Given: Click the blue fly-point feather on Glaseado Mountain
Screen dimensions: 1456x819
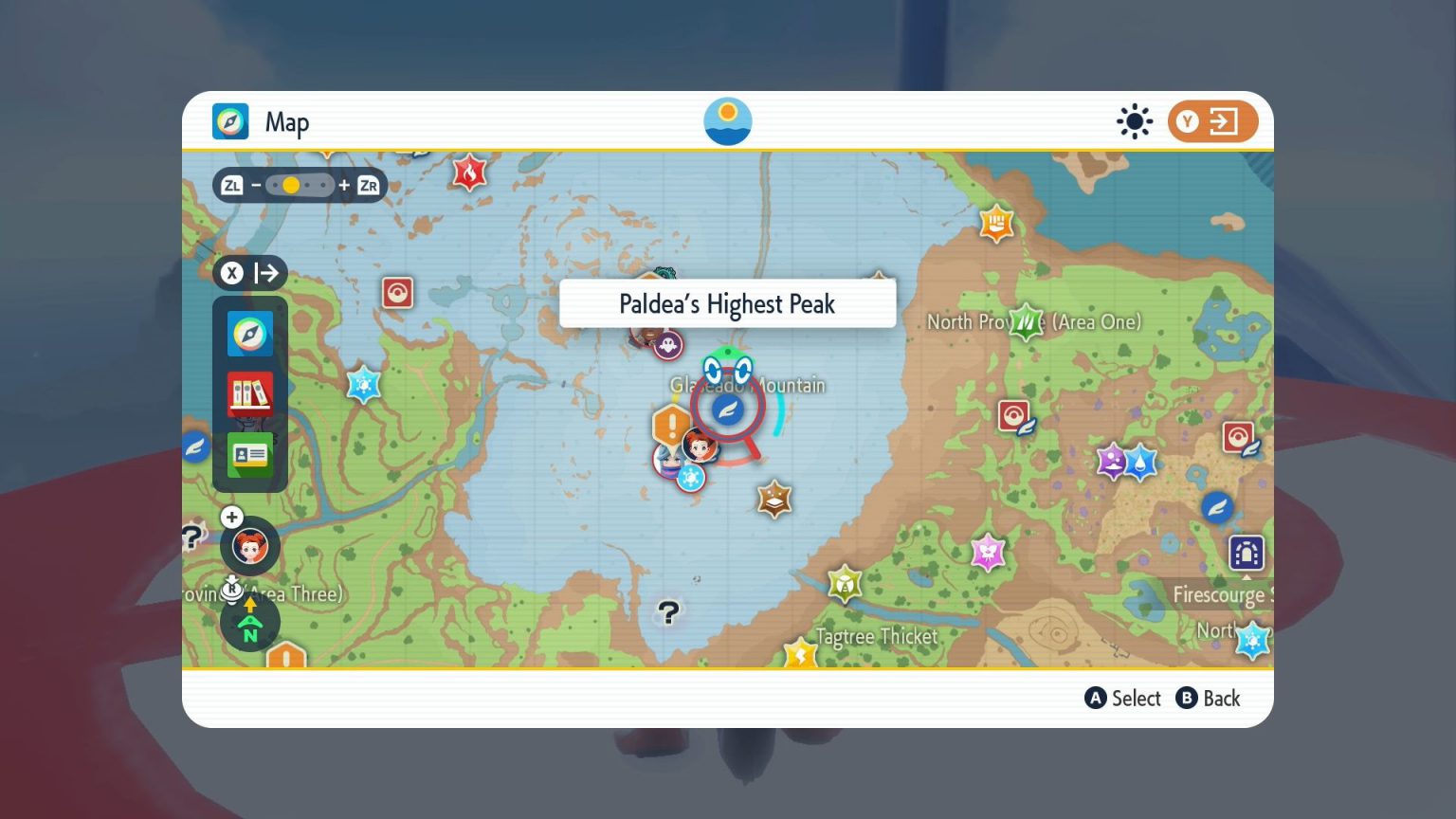Looking at the screenshot, I should coord(727,407).
